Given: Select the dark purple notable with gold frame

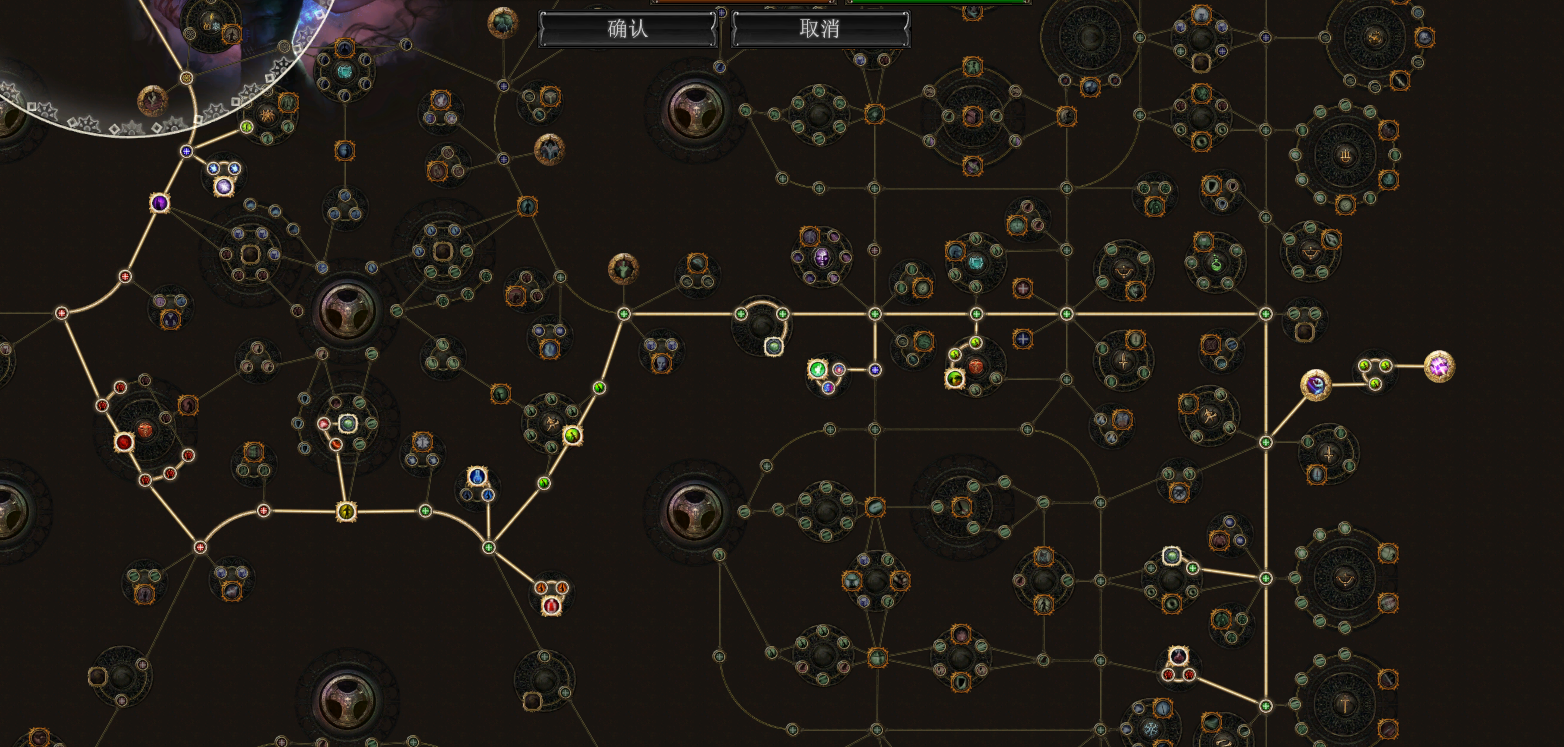Looking at the screenshot, I should [159, 203].
